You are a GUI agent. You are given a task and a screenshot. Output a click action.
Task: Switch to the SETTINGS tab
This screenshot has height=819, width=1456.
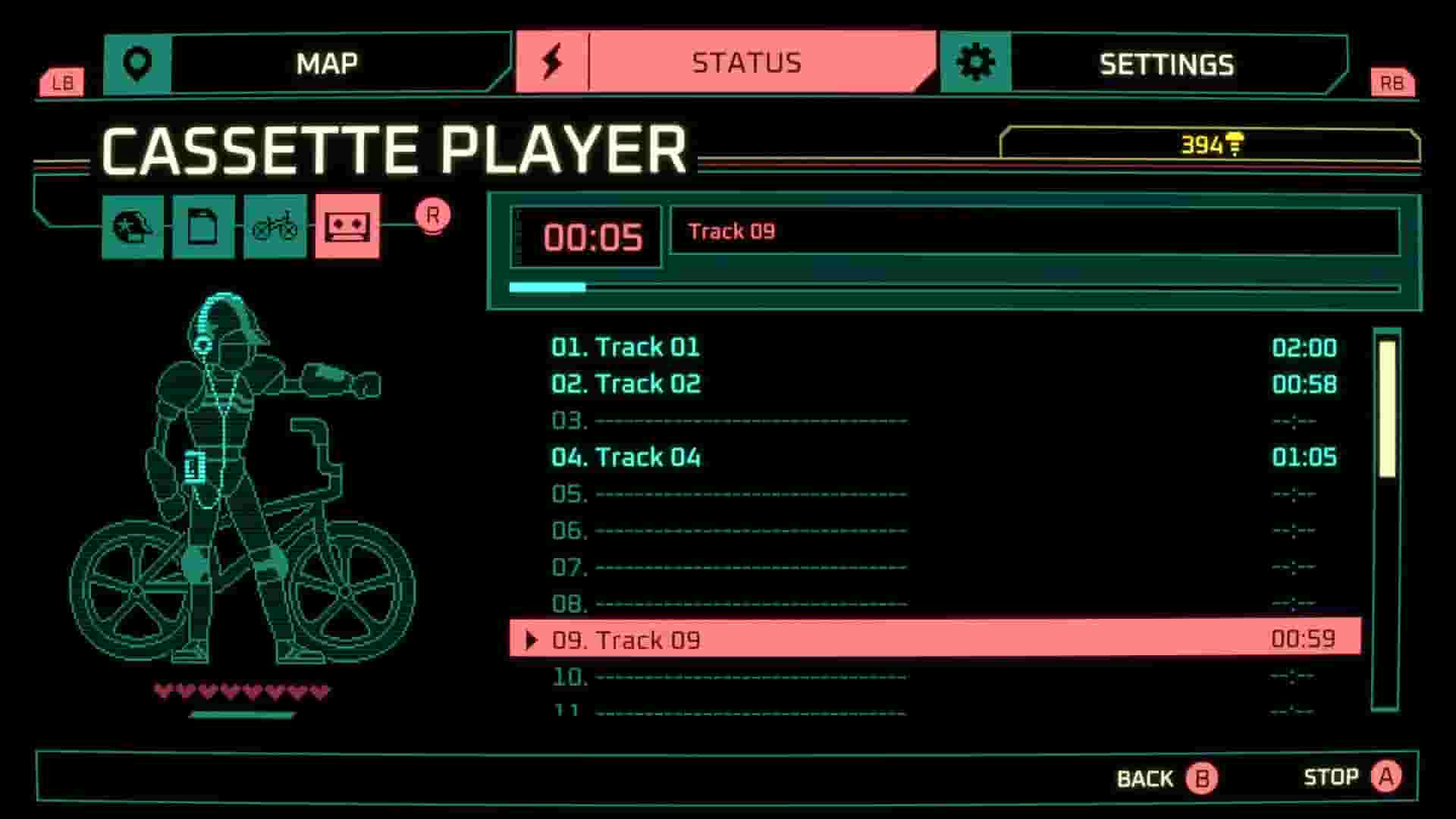pos(1165,64)
